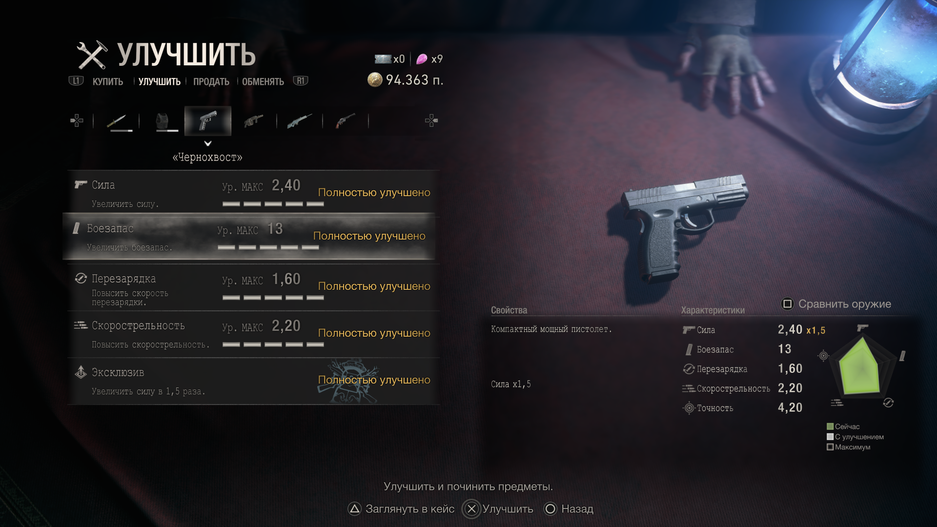Pick the submachine gun icon

click(x=254, y=122)
